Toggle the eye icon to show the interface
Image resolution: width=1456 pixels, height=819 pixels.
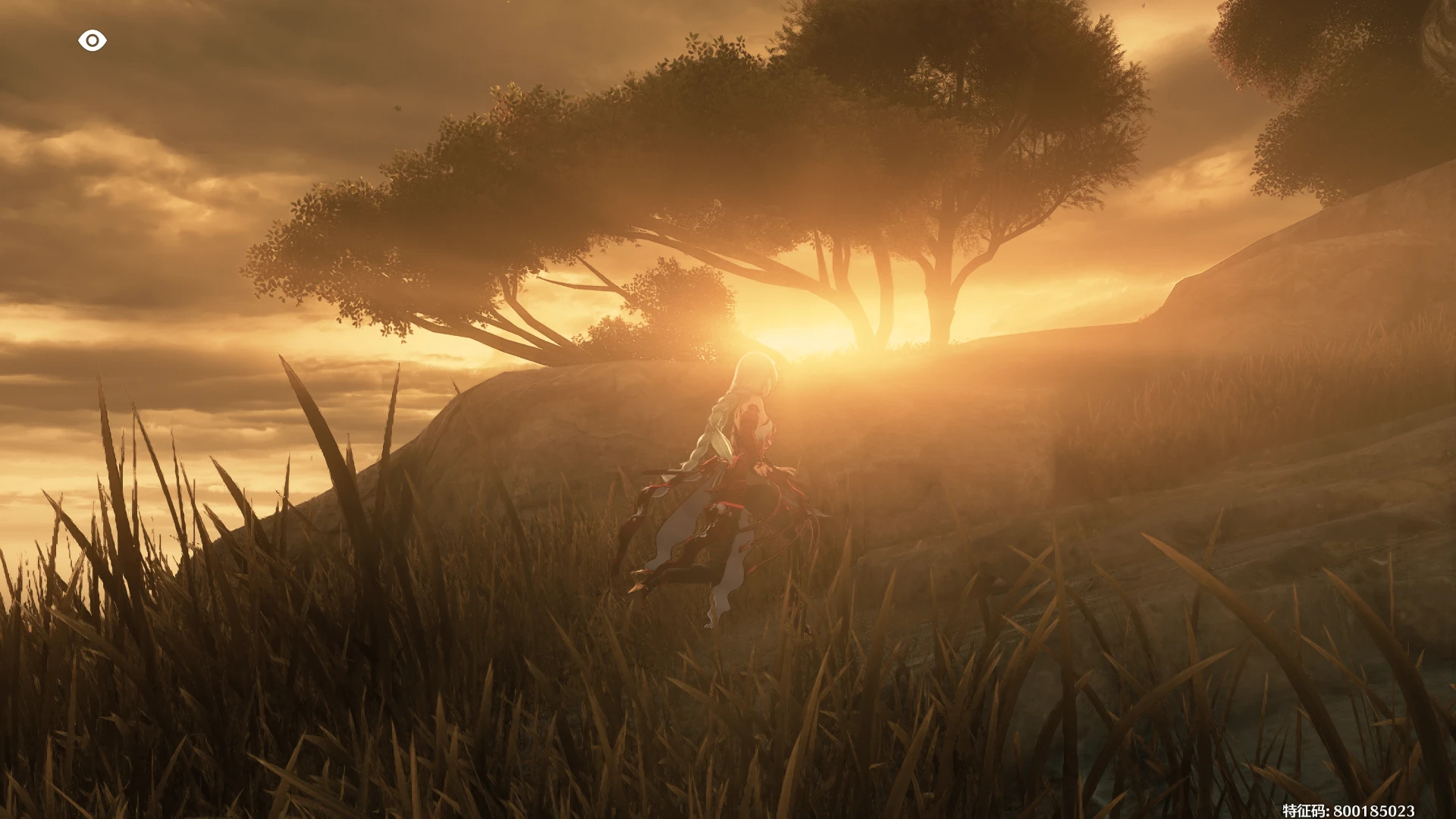click(92, 40)
